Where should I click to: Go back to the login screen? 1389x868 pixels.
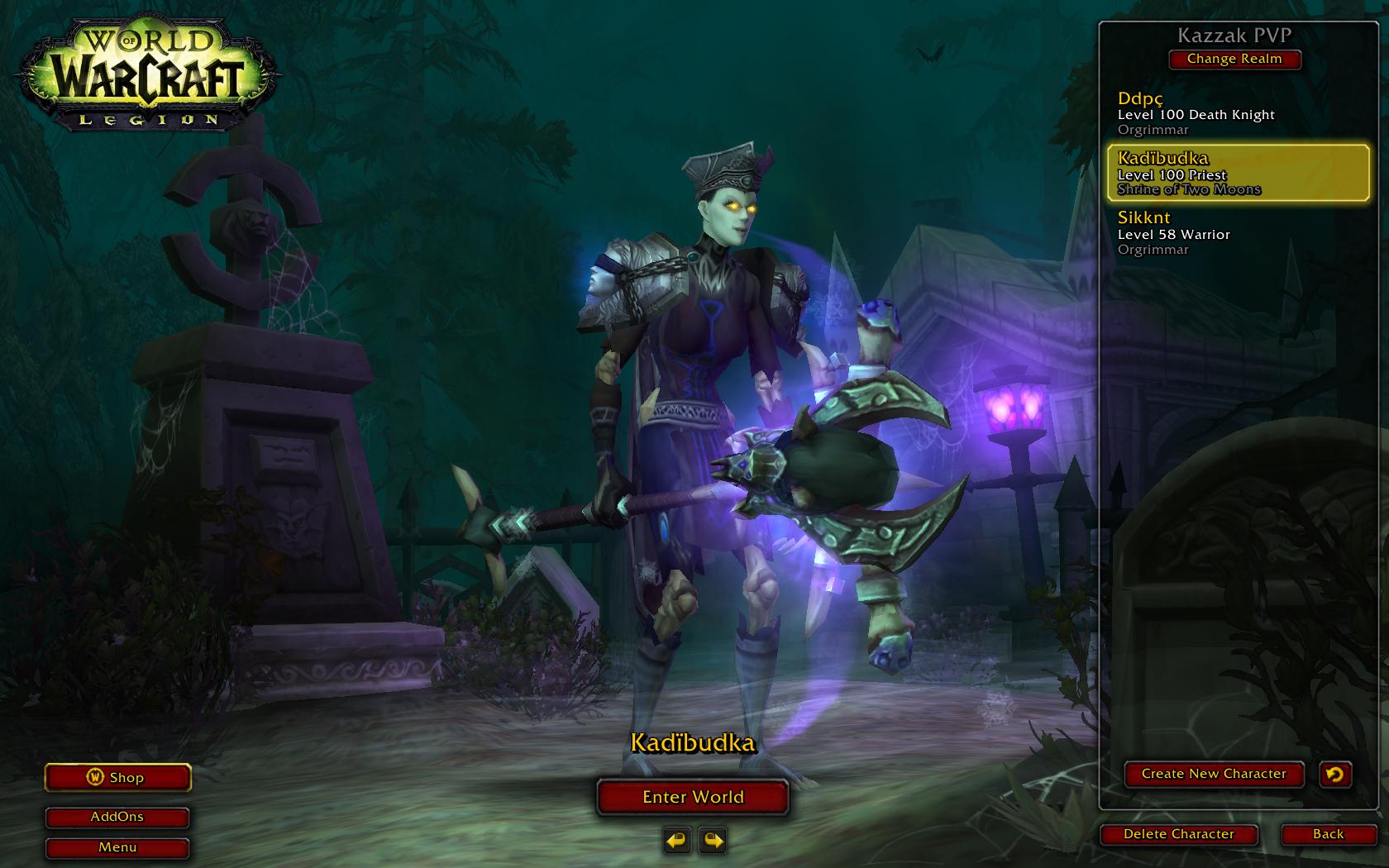[1328, 834]
